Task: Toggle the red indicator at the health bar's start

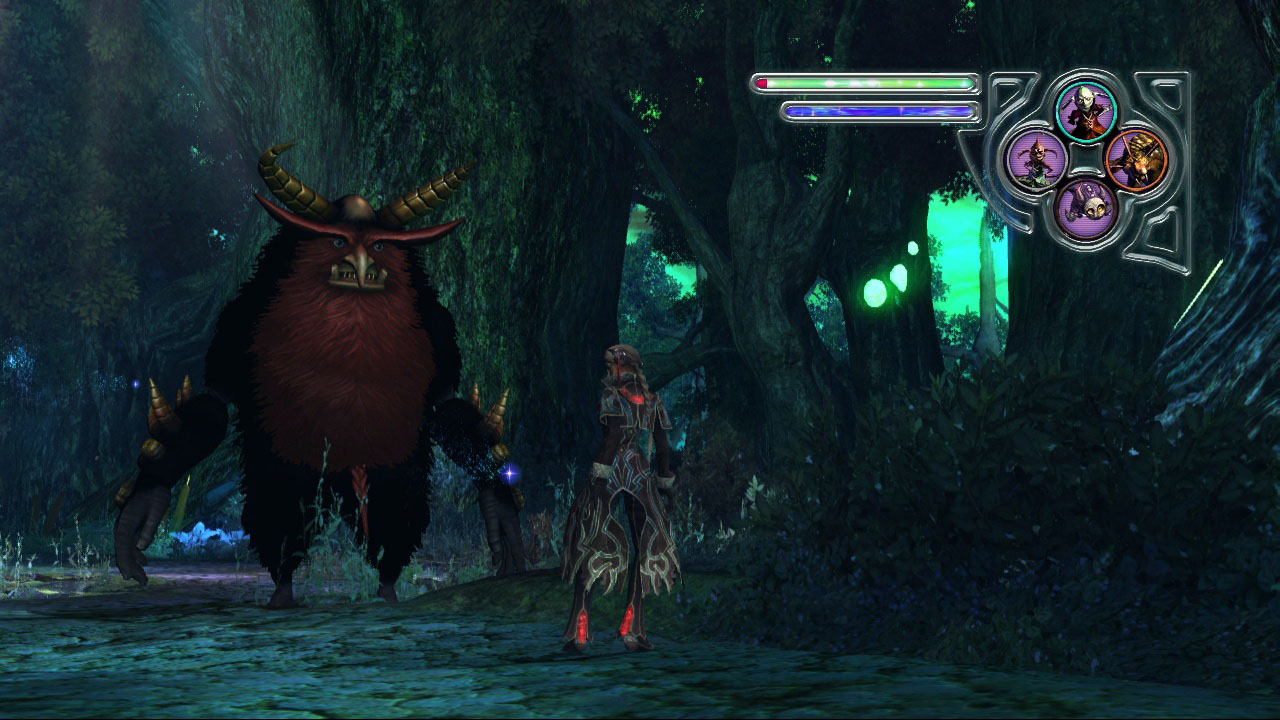Action: tap(762, 82)
